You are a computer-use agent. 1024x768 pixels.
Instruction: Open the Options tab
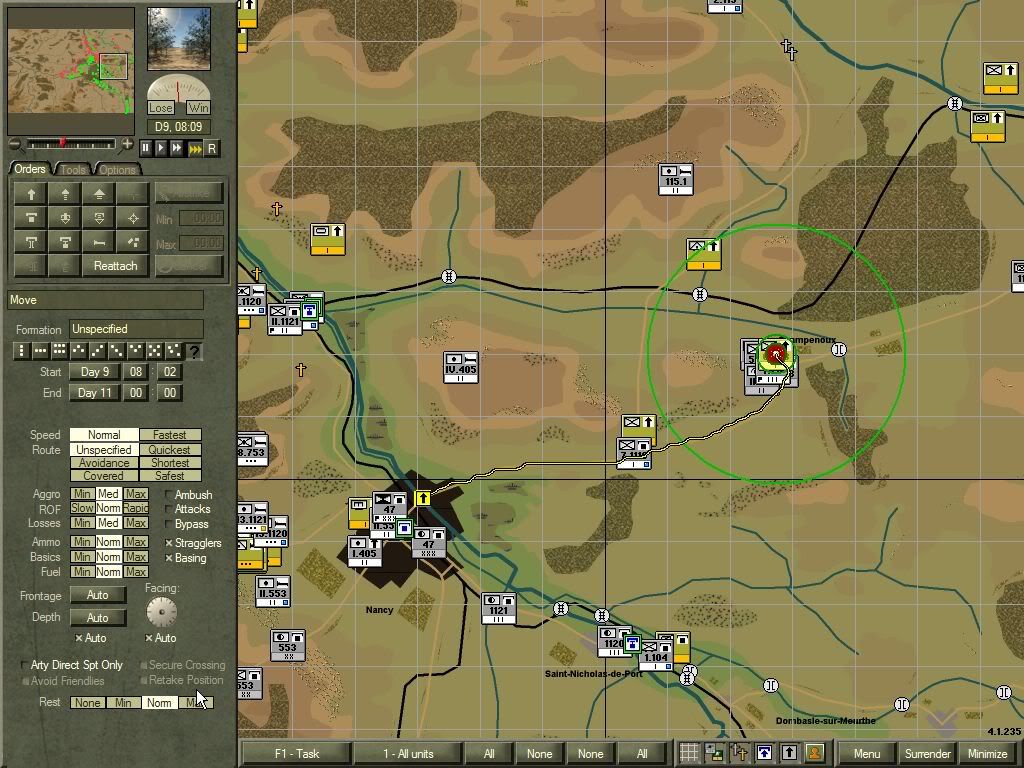point(117,170)
